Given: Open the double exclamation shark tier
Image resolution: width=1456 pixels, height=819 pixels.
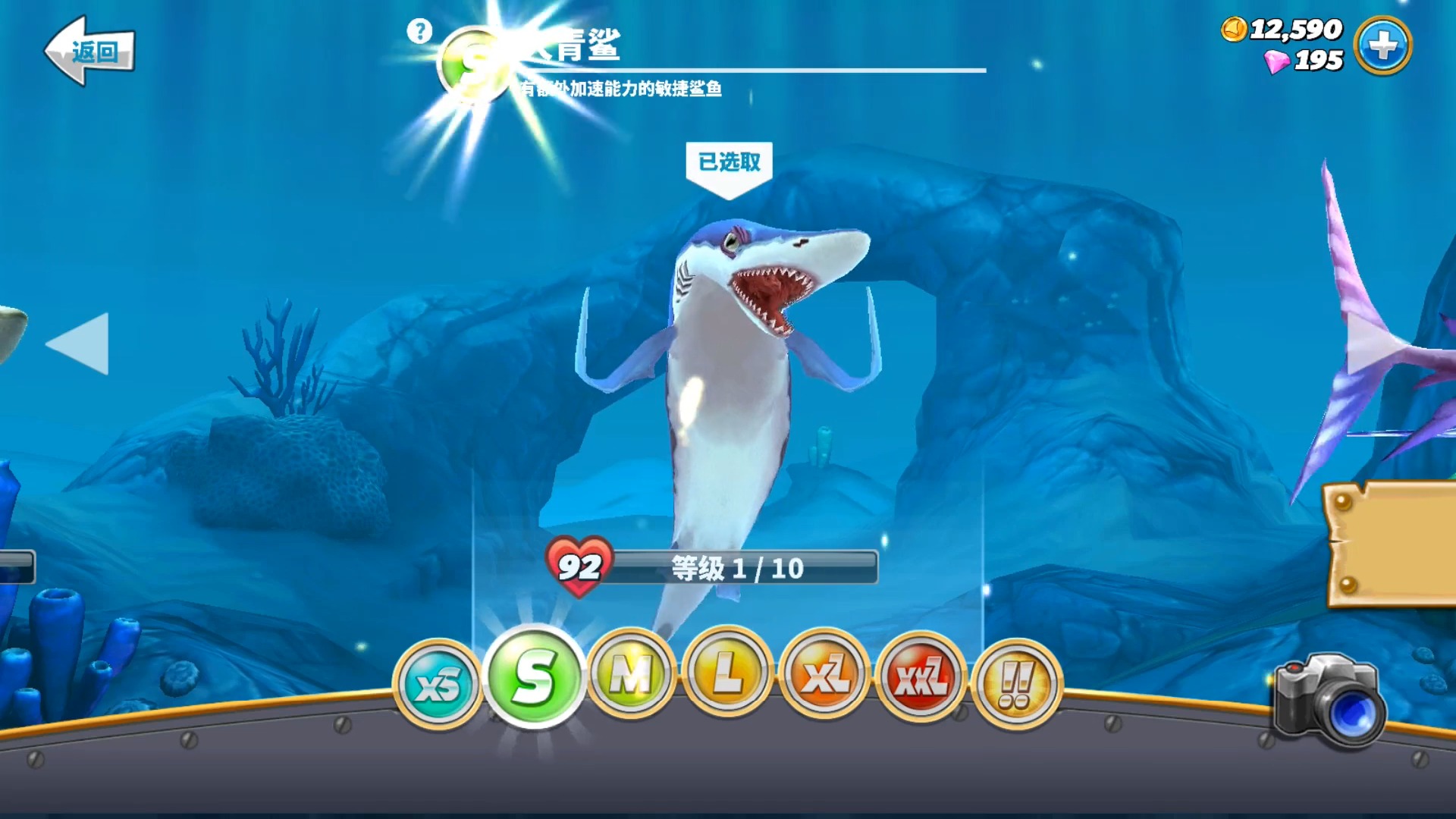Looking at the screenshot, I should pos(1016,683).
